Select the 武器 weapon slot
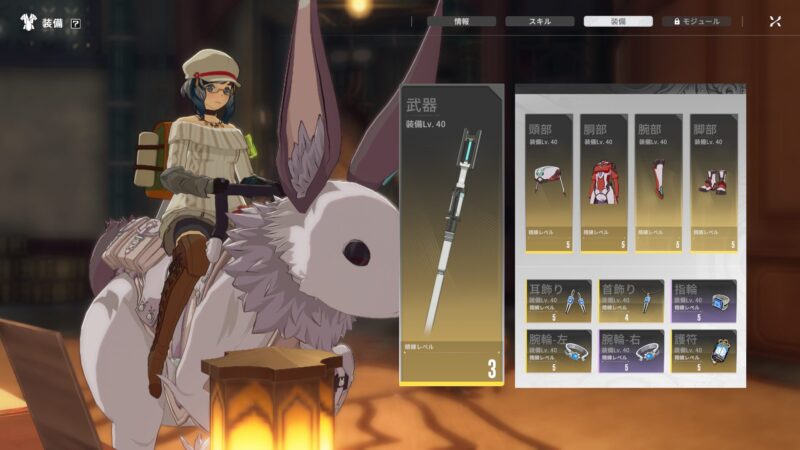Screen dimensions: 800x450 (451, 235)
